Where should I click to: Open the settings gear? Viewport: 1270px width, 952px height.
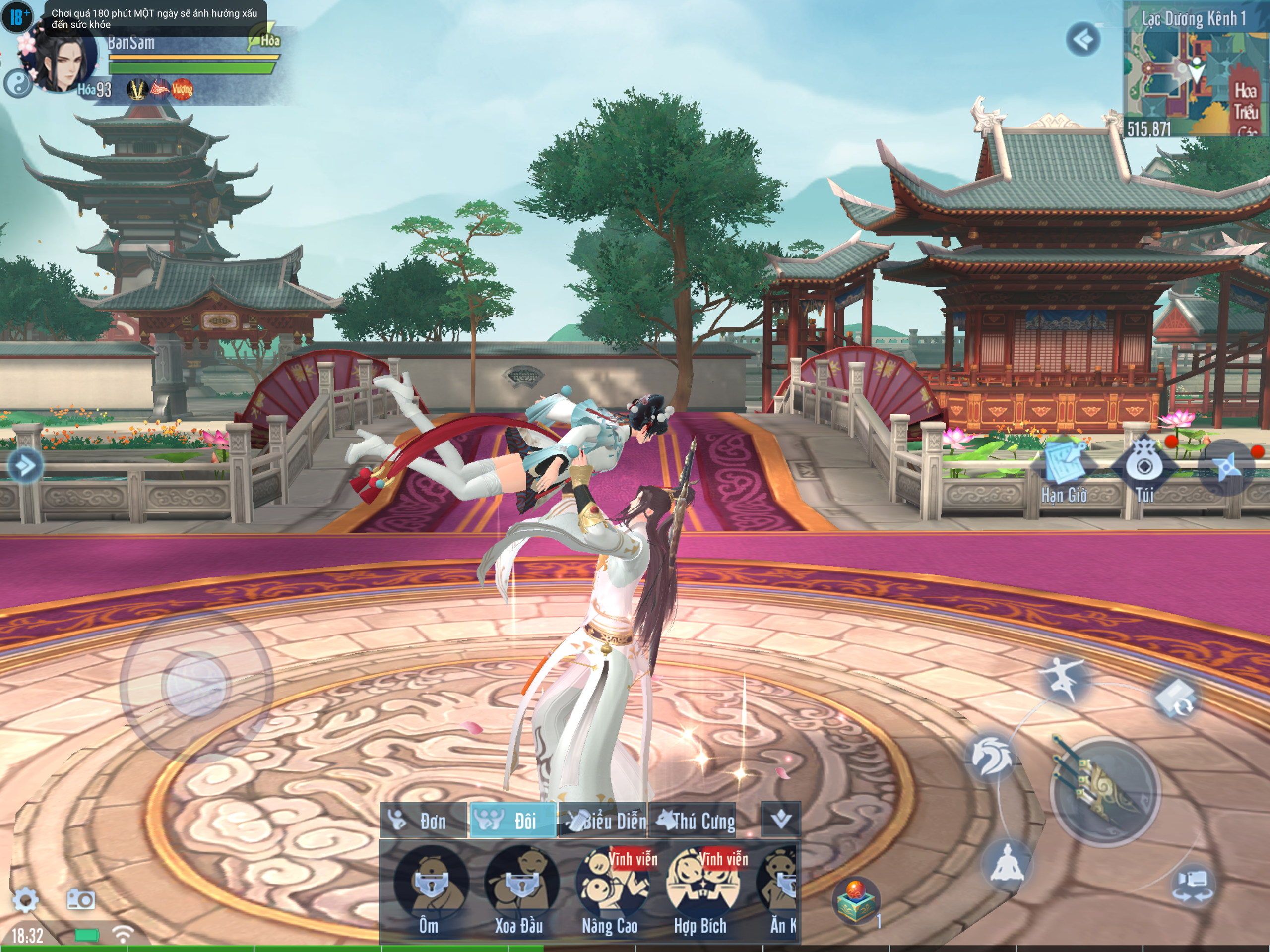(25, 899)
